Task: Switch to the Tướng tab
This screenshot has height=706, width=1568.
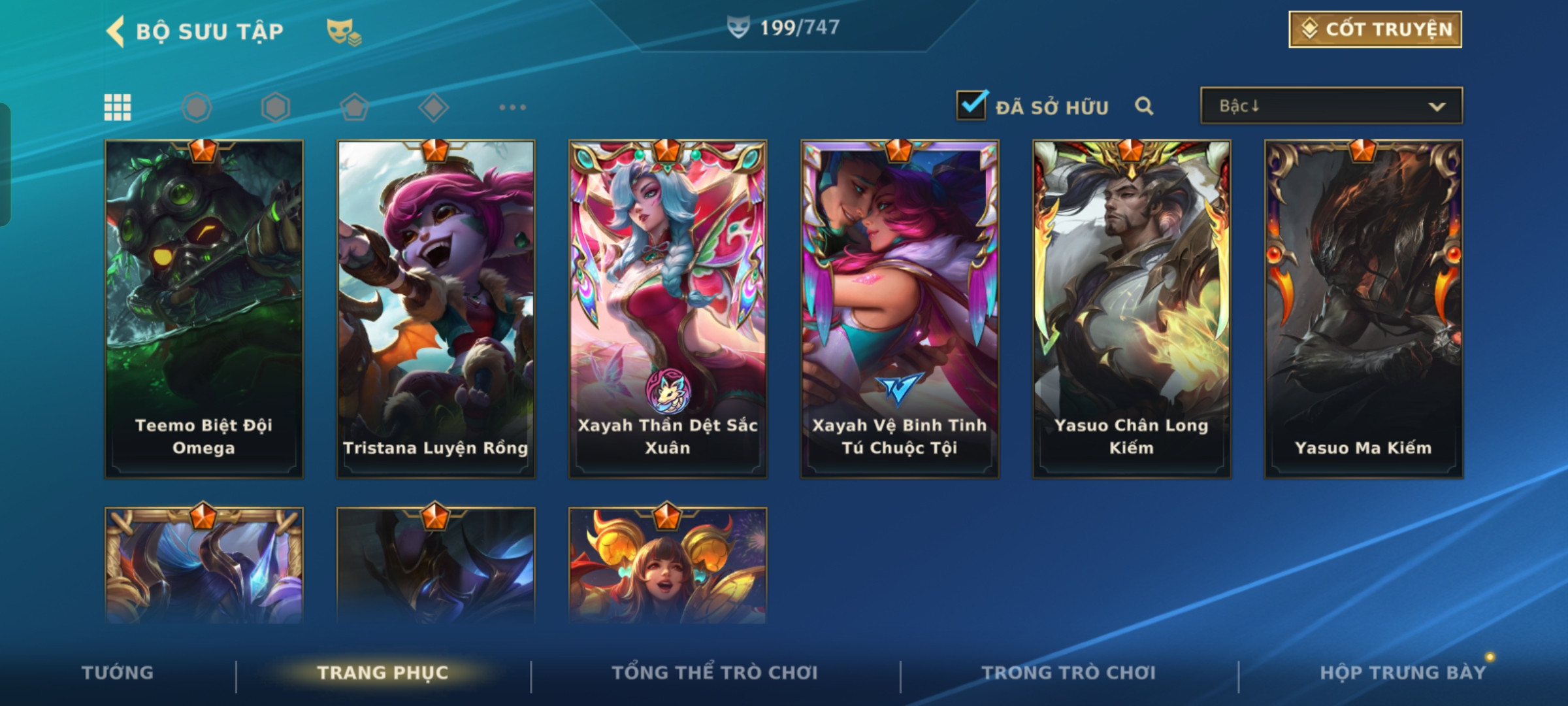Action: tap(118, 673)
